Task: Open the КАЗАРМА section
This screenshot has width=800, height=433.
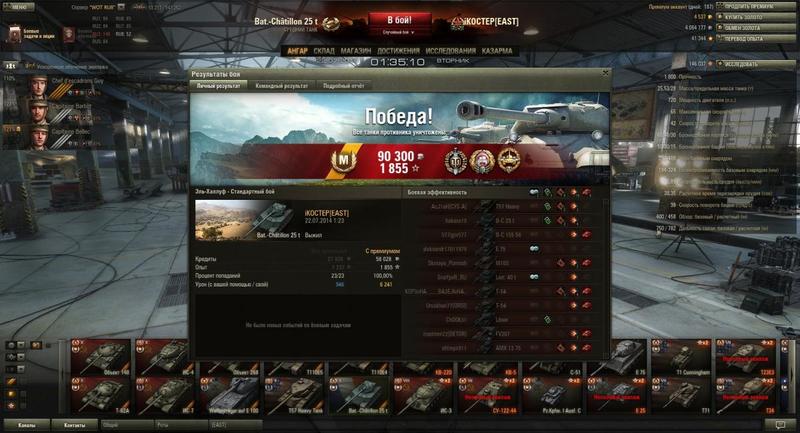Action: pyautogui.click(x=496, y=49)
